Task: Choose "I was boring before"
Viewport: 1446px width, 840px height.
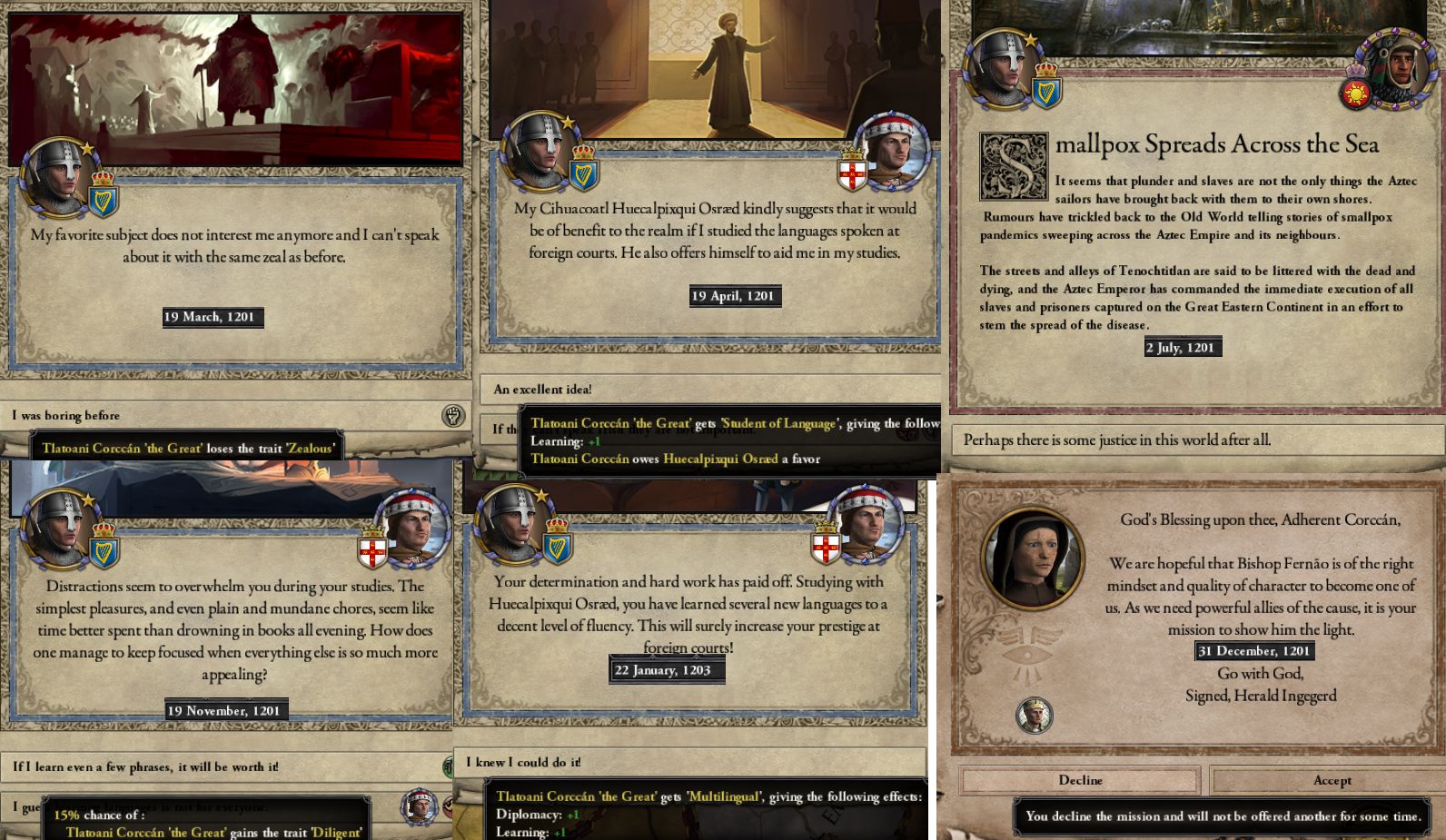Action: click(x=65, y=415)
